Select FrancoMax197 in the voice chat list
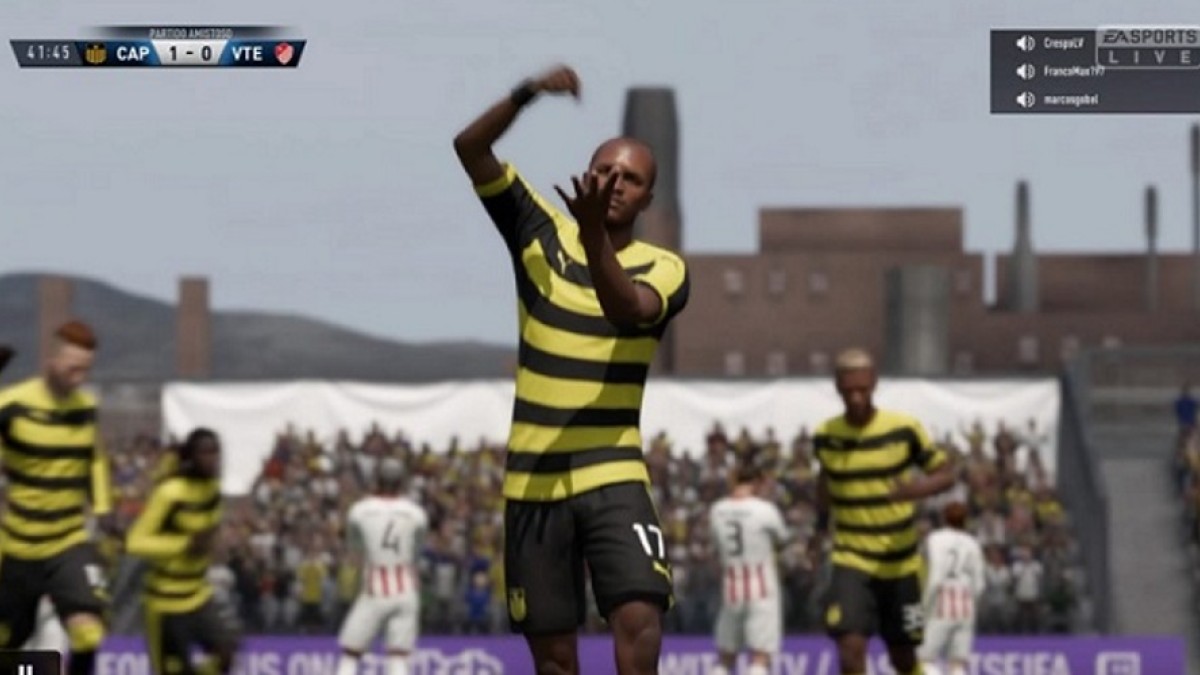Viewport: 1200px width, 675px height. 1074,71
